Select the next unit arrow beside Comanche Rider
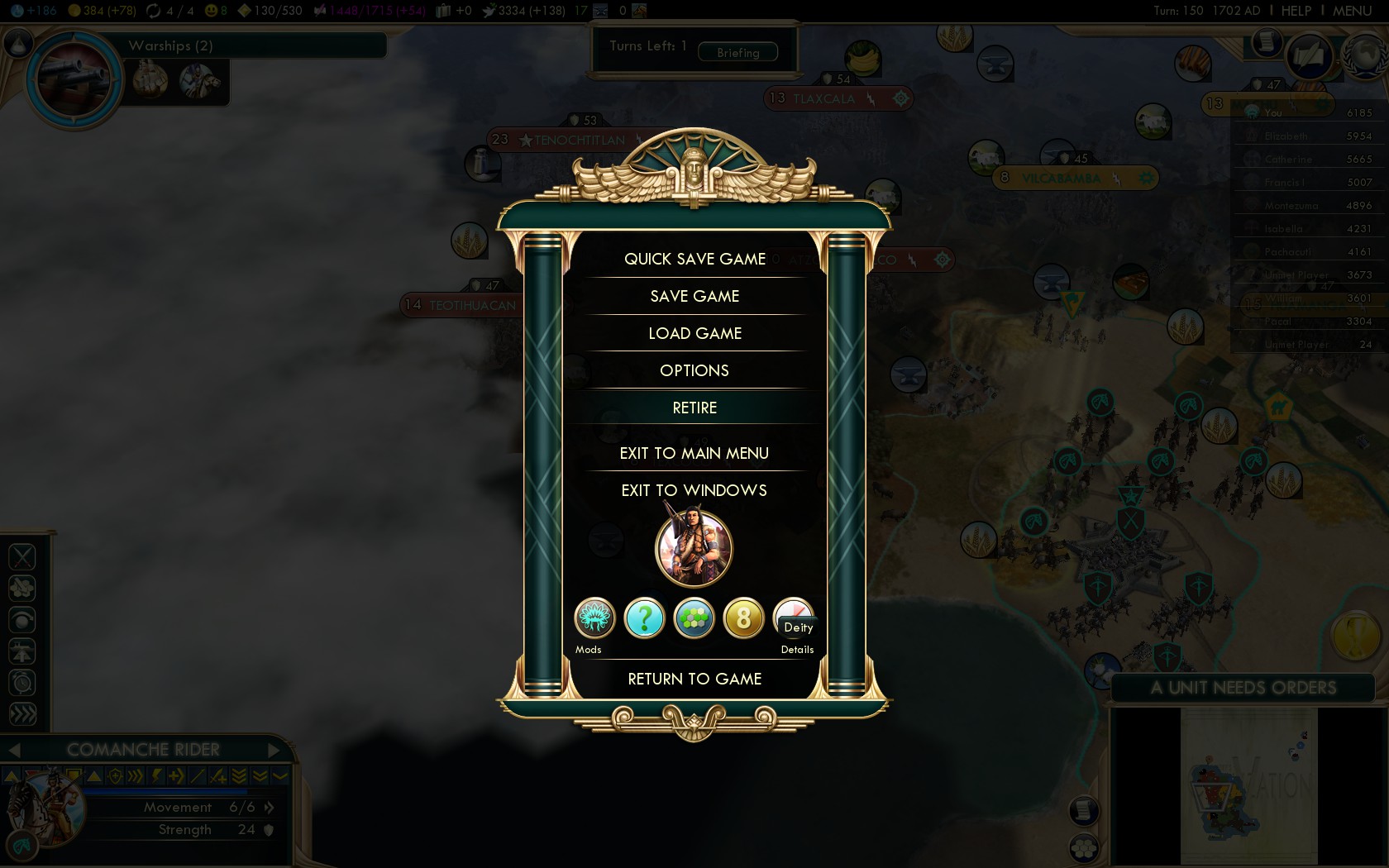This screenshot has height=868, width=1389. [x=274, y=750]
